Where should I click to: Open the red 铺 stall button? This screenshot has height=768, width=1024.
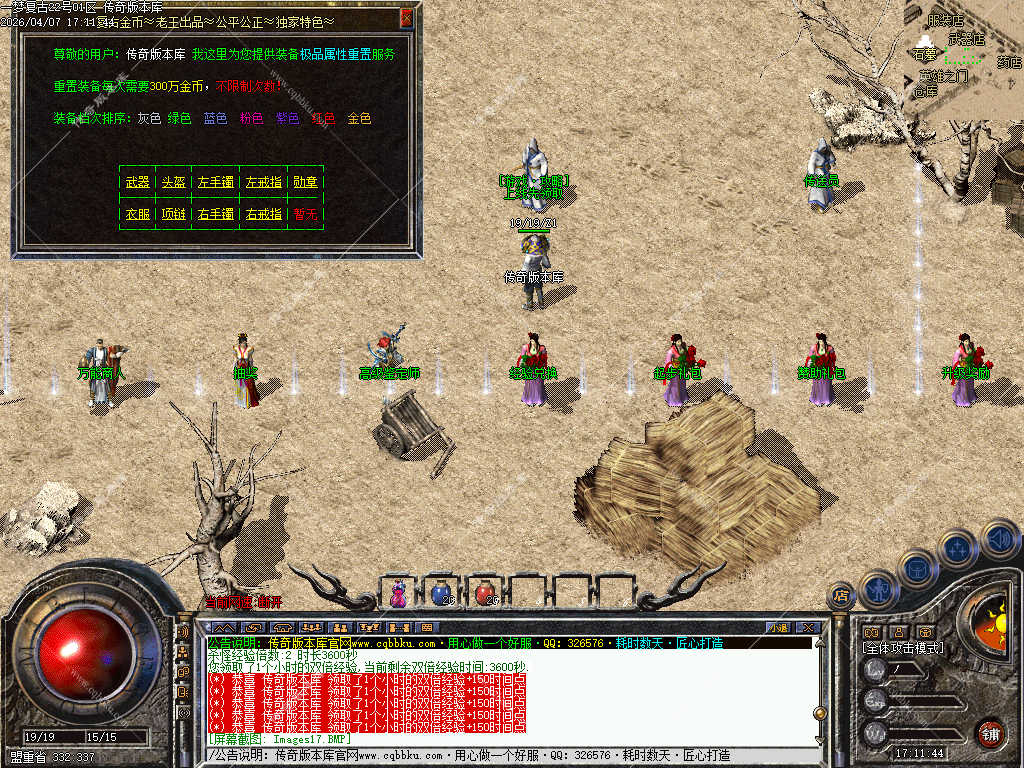coord(990,732)
